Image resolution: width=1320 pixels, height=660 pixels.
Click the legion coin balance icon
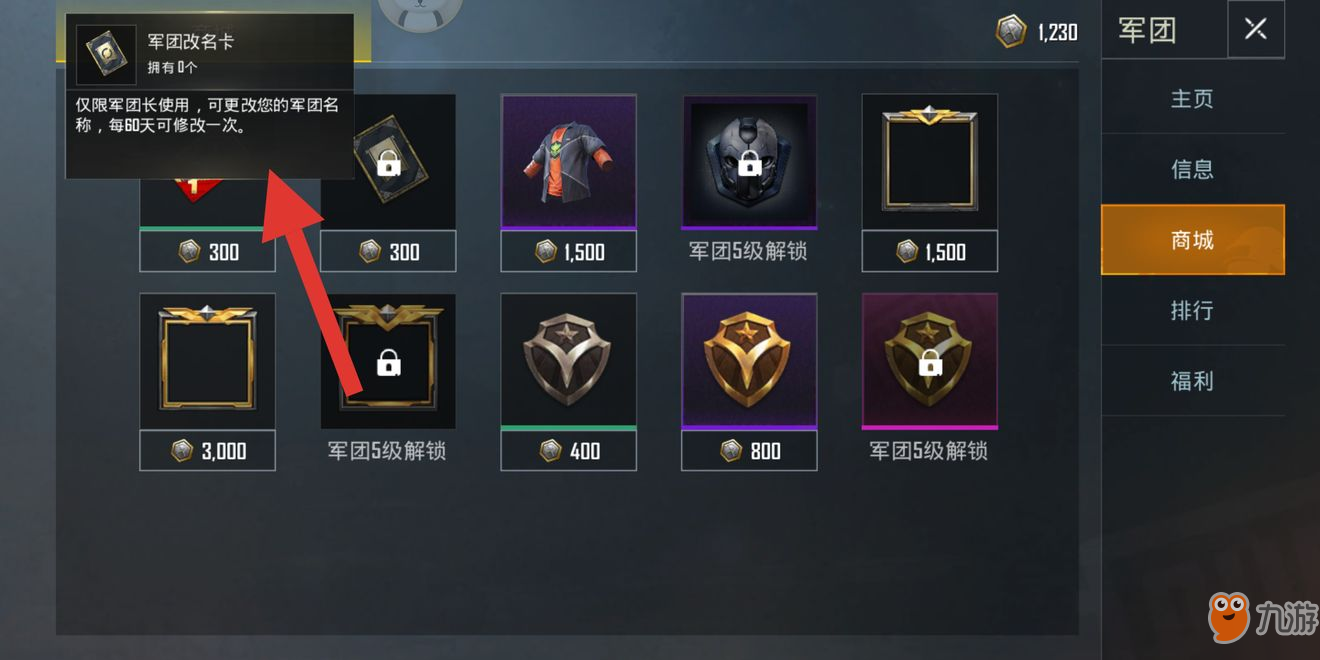coord(1011,31)
